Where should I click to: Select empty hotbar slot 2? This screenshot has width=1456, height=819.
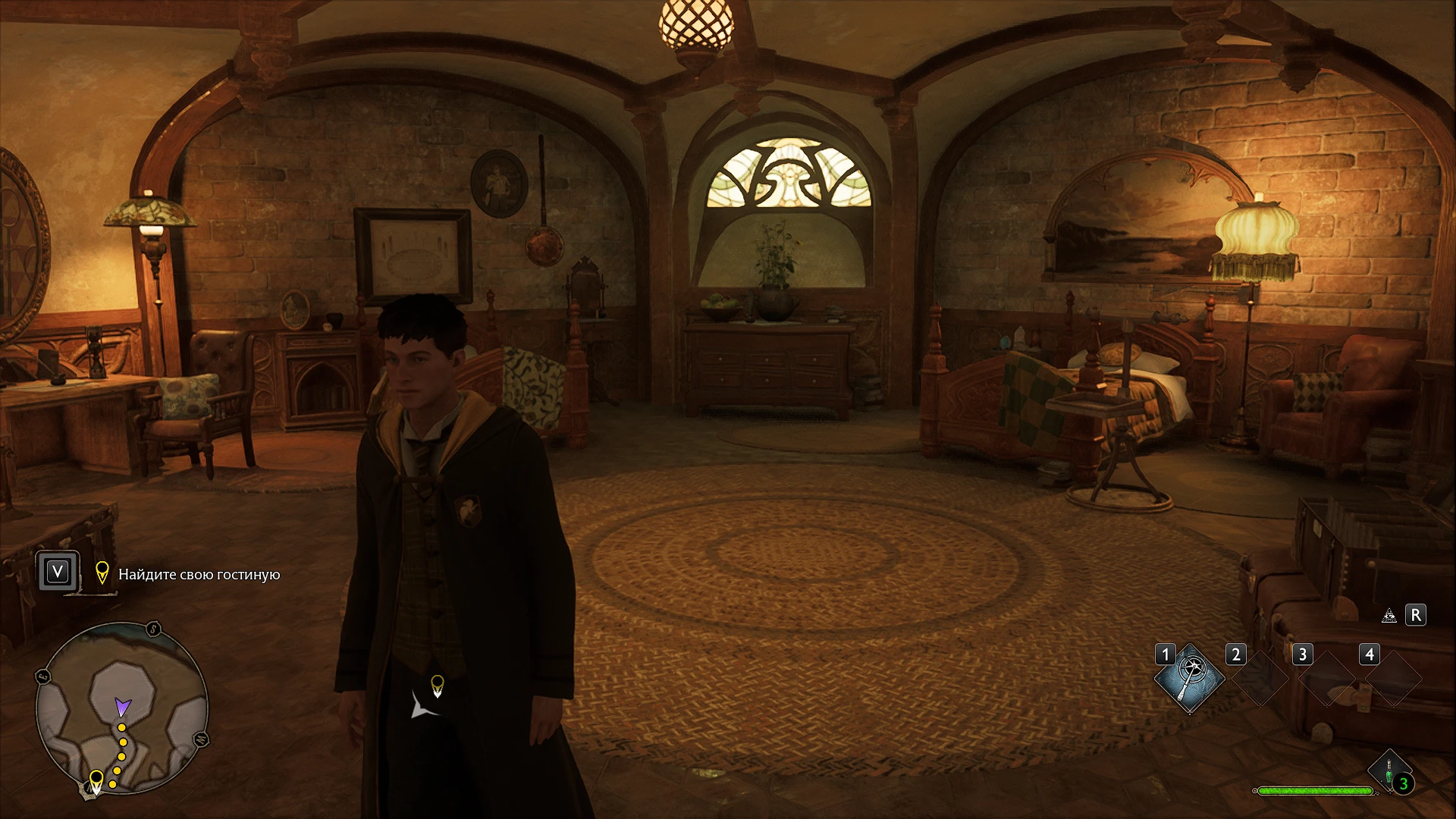pos(1260,676)
